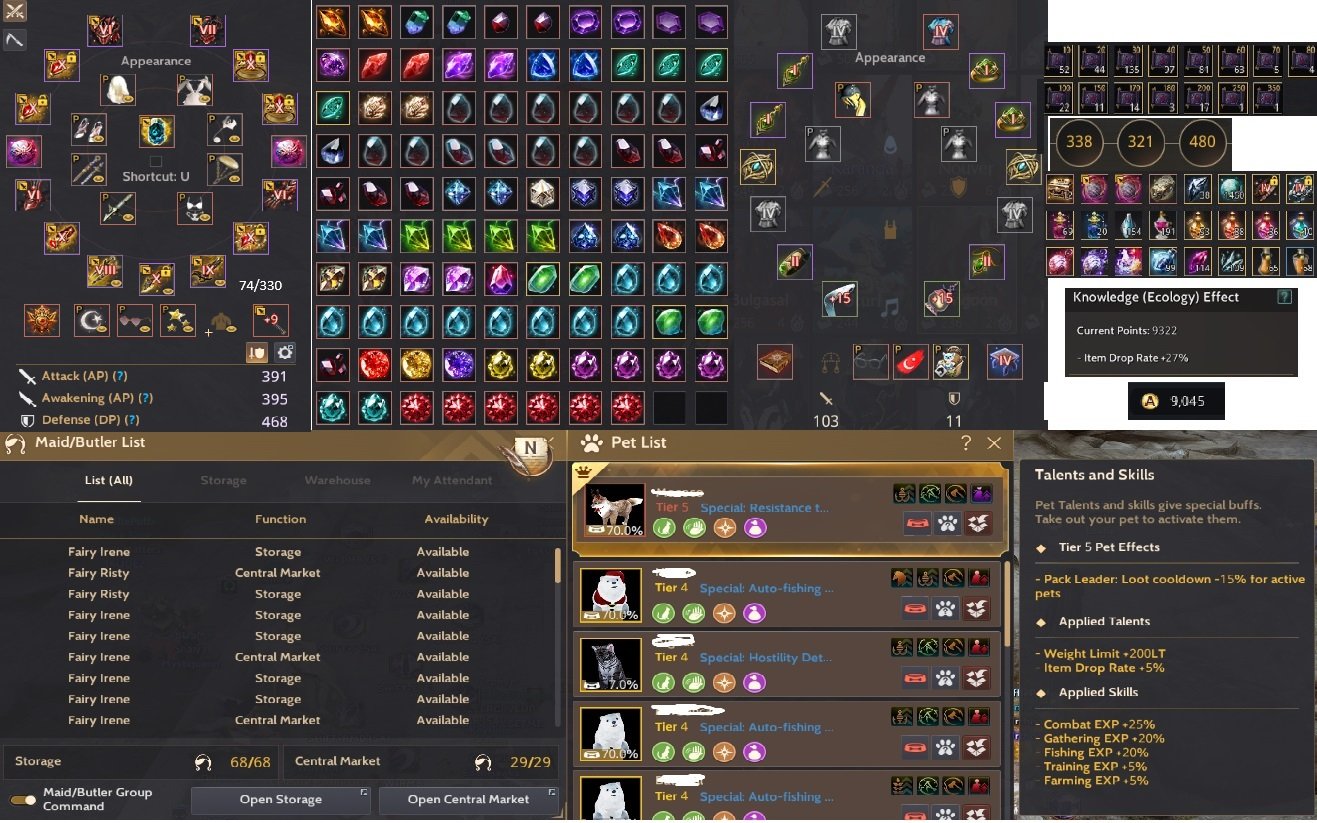Click the corner expand arrow on Open Storage button
Viewport: 1317px width, 823px height.
click(363, 791)
